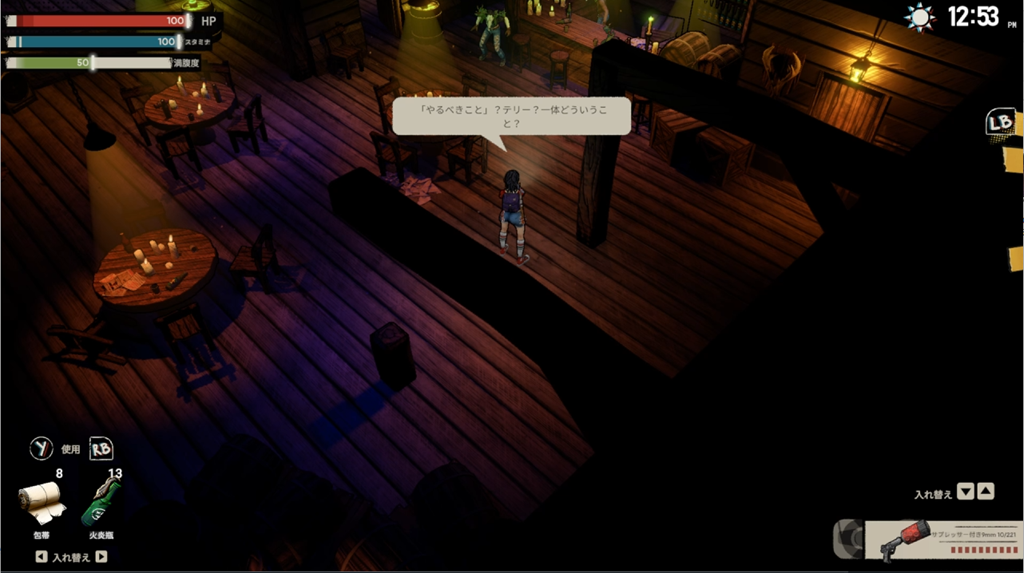Cycle weapon with the down arrow

(x=965, y=492)
